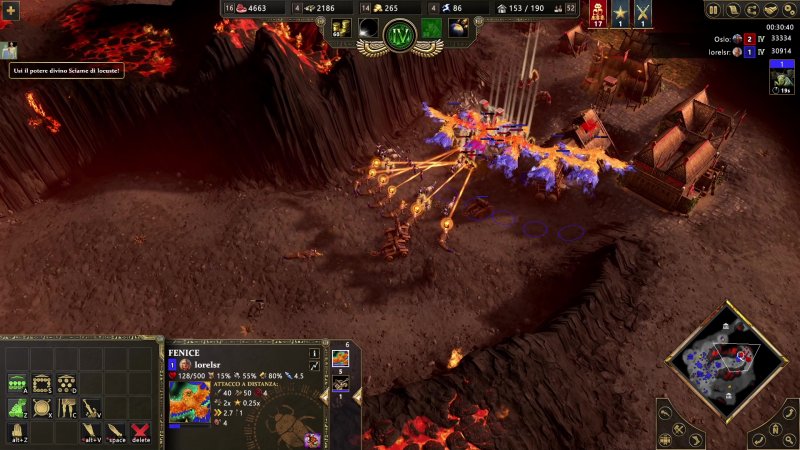Select the idle villagers red banner
Screen dimensions: 800x450
click(599, 15)
